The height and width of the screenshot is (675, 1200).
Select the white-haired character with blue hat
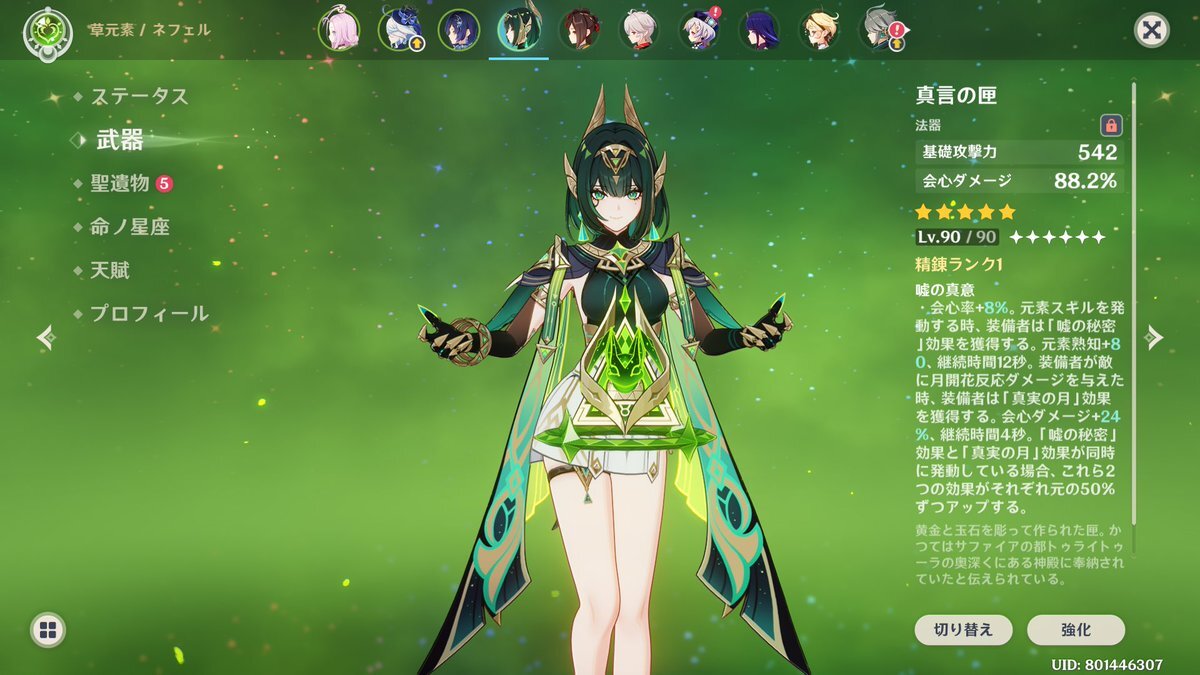tap(399, 30)
